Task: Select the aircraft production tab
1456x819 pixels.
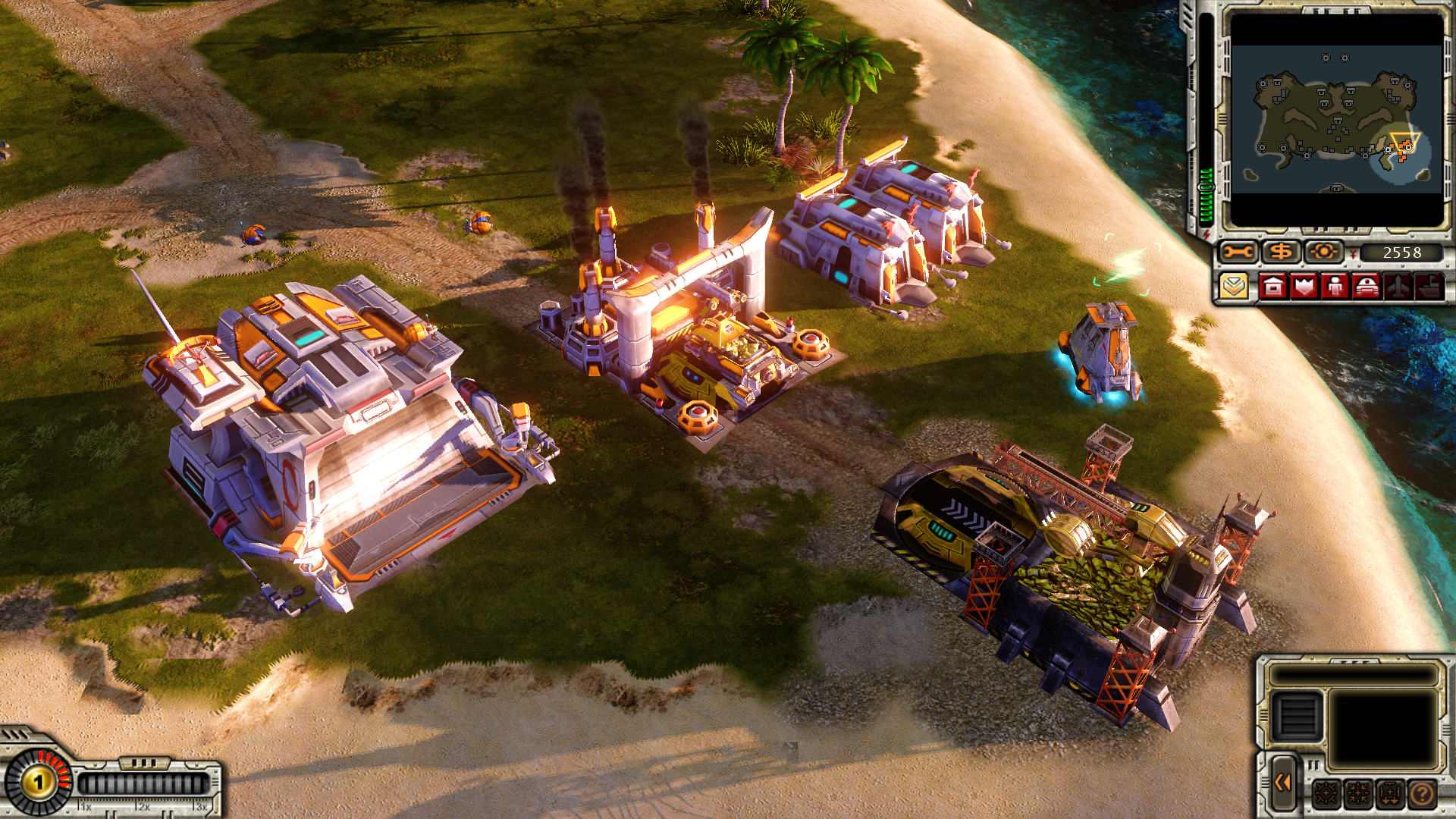Action: (1398, 287)
